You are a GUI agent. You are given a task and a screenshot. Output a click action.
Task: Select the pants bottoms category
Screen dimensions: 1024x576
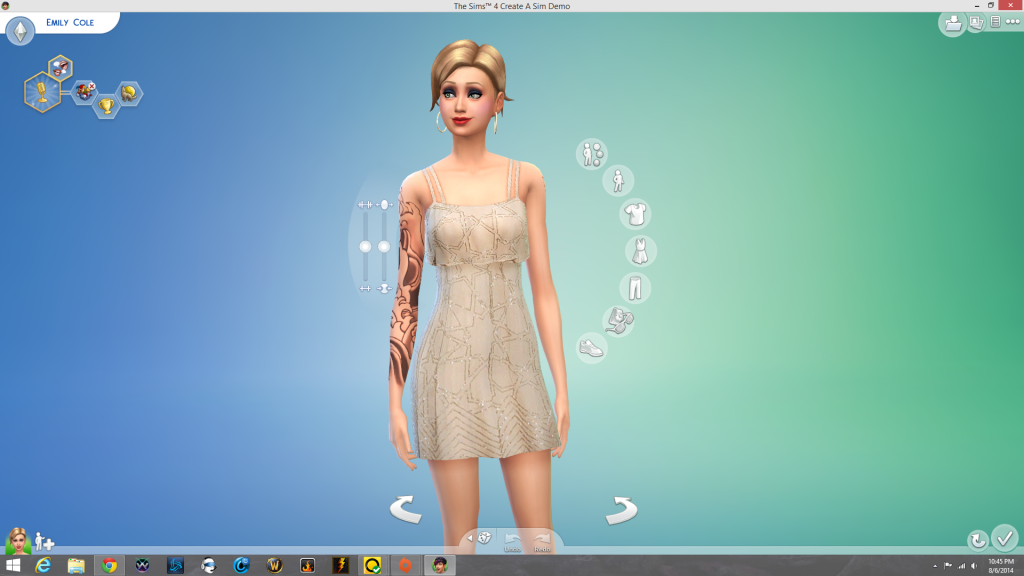[x=634, y=288]
